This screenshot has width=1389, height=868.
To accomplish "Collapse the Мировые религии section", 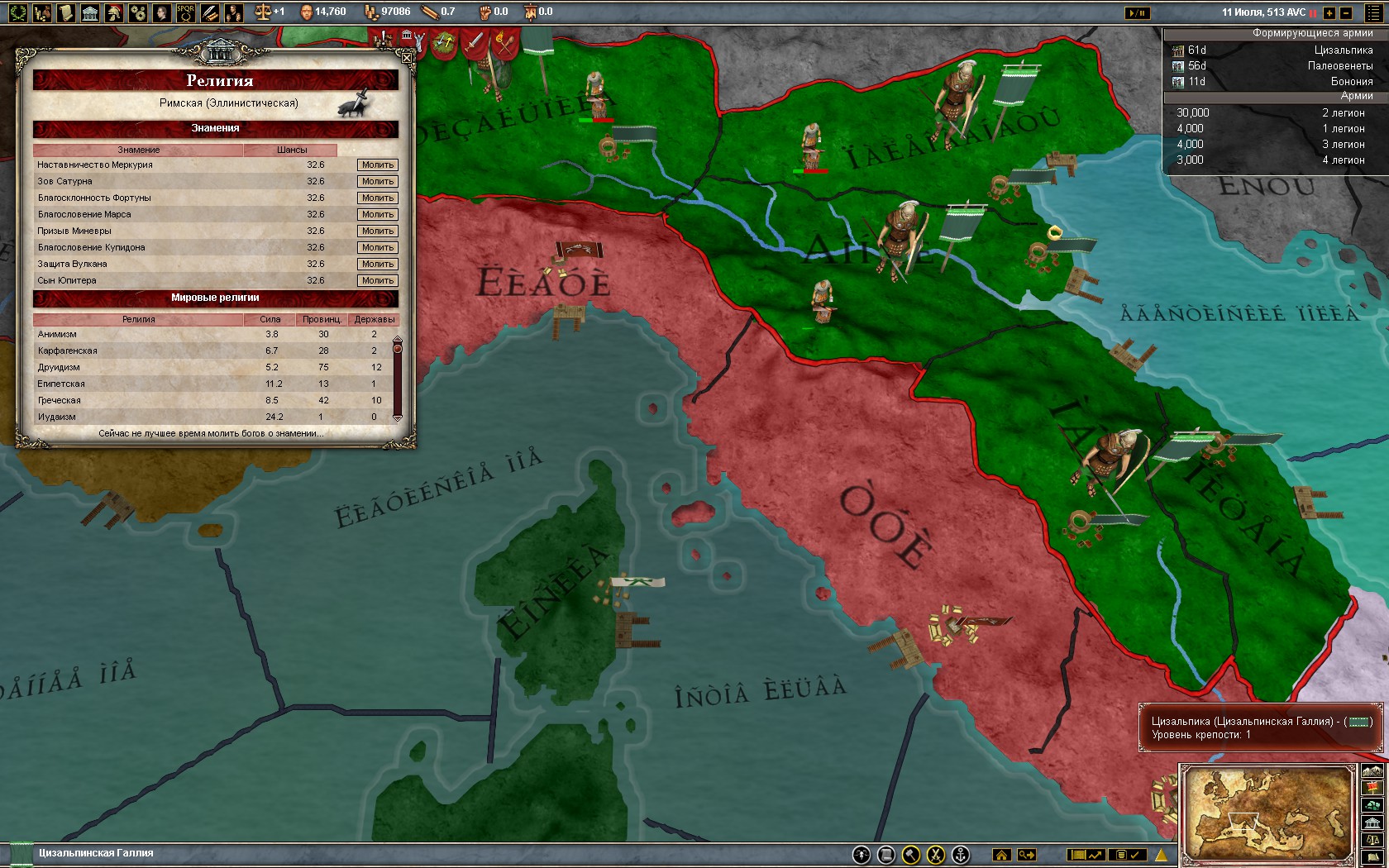I will point(217,298).
